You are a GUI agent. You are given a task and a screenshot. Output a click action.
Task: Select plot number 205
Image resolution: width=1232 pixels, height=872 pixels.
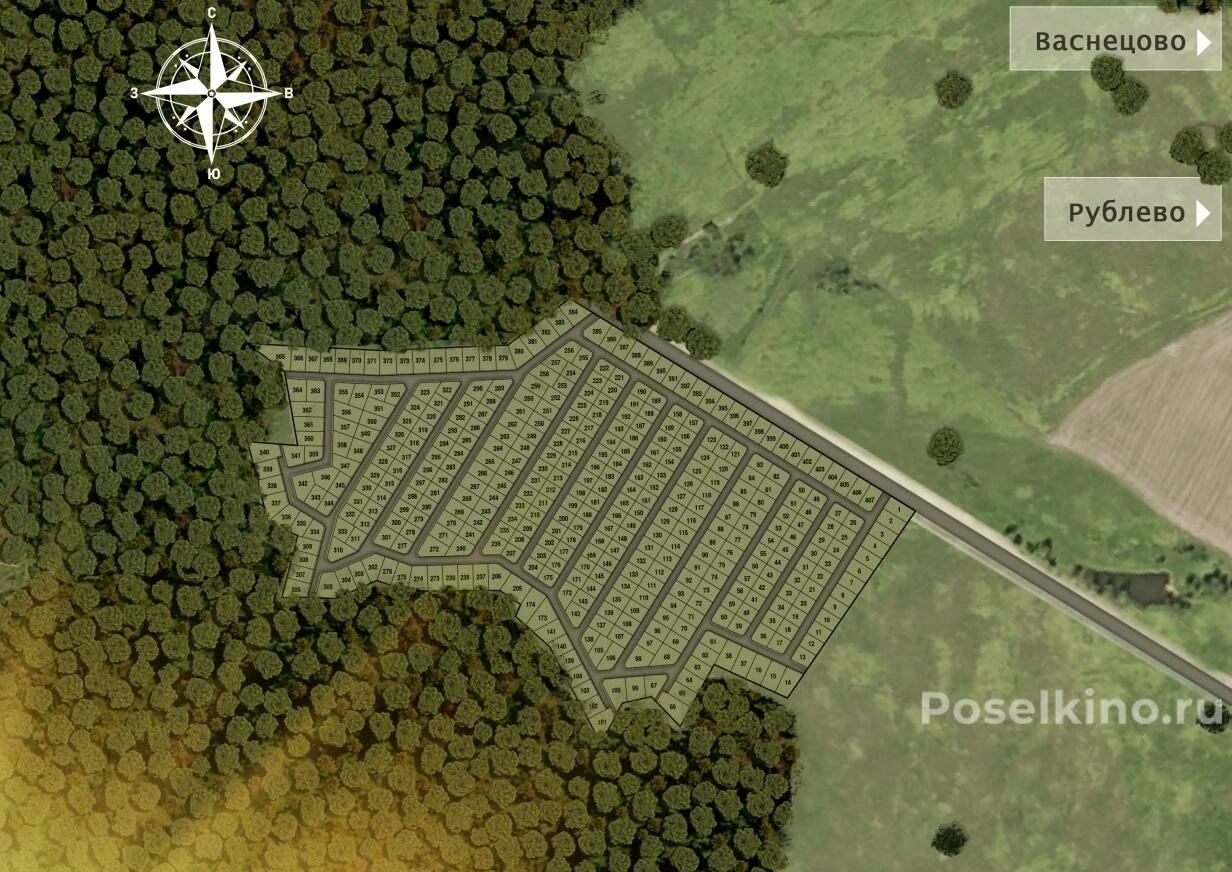pyautogui.click(x=517, y=589)
